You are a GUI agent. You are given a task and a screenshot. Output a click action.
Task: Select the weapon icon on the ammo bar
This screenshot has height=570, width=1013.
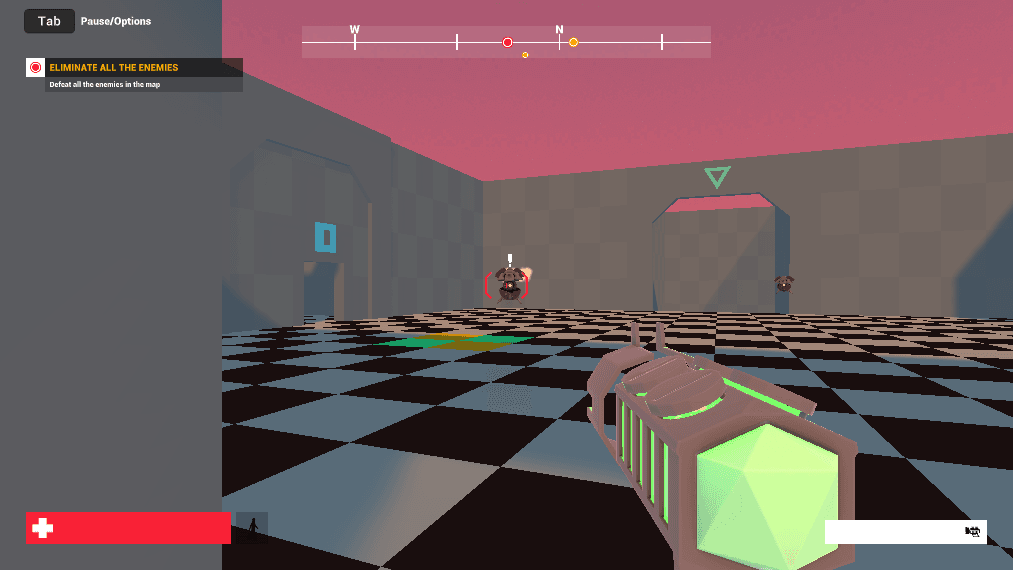coord(971,532)
